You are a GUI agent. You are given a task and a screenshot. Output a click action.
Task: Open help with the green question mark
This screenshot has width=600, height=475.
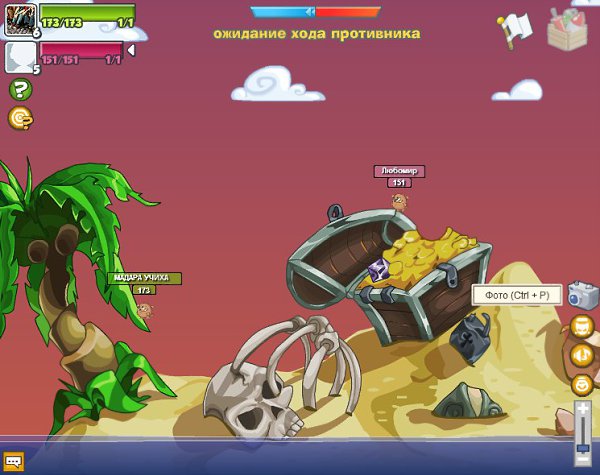20,89
